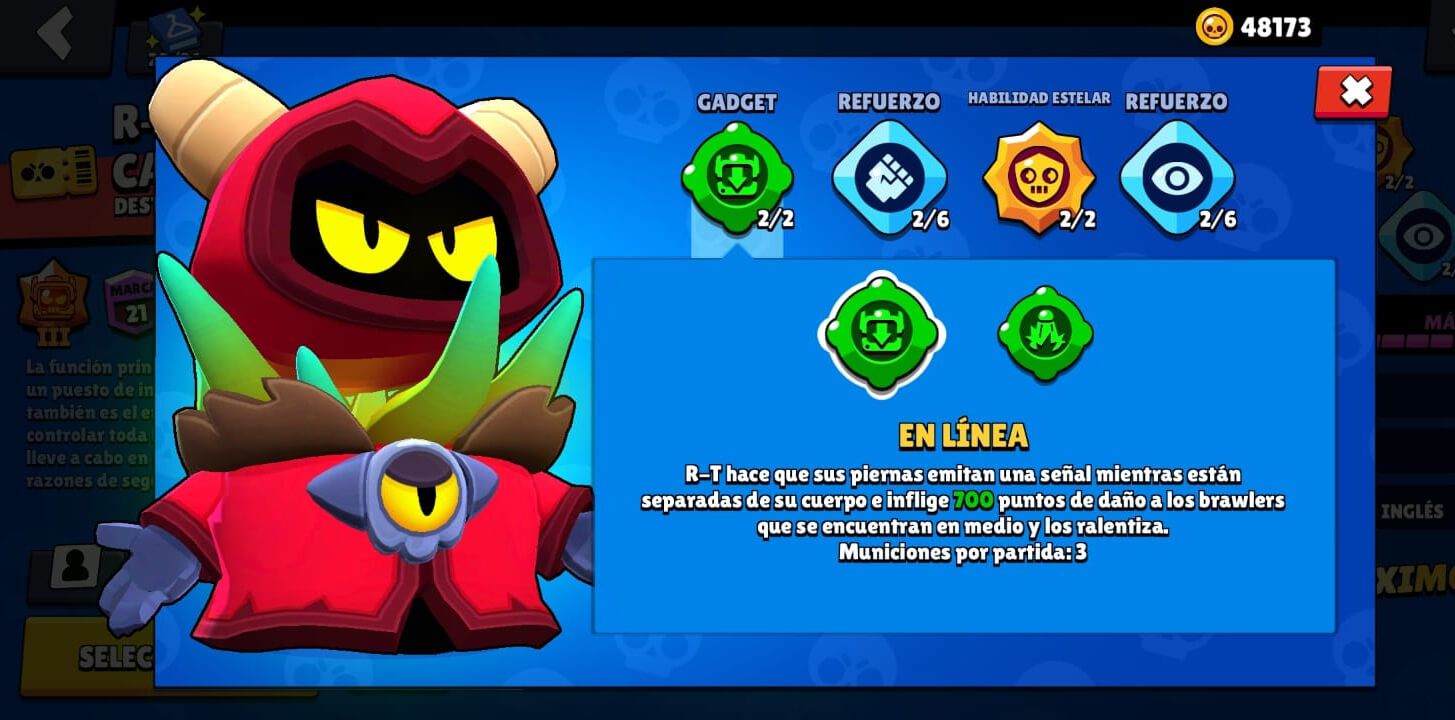
Task: Select the alternate green gadget icon
Action: (x=1043, y=333)
